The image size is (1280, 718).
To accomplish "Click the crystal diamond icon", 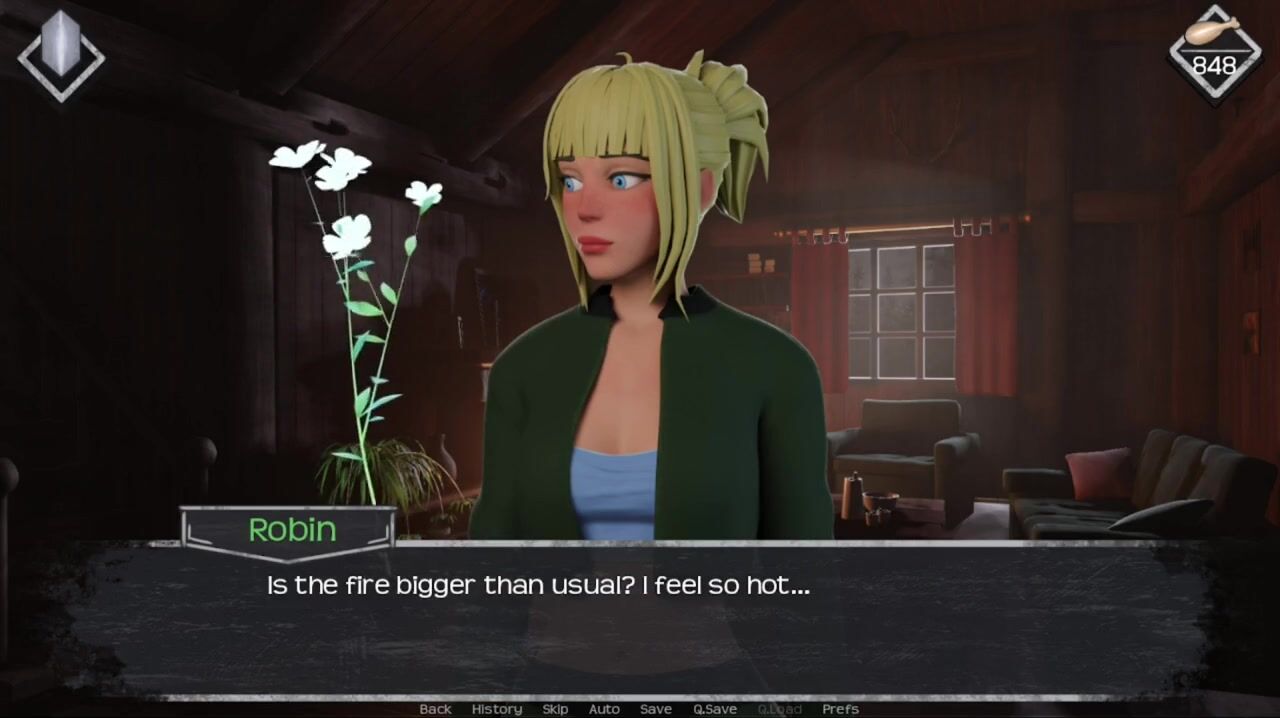I will (61, 52).
